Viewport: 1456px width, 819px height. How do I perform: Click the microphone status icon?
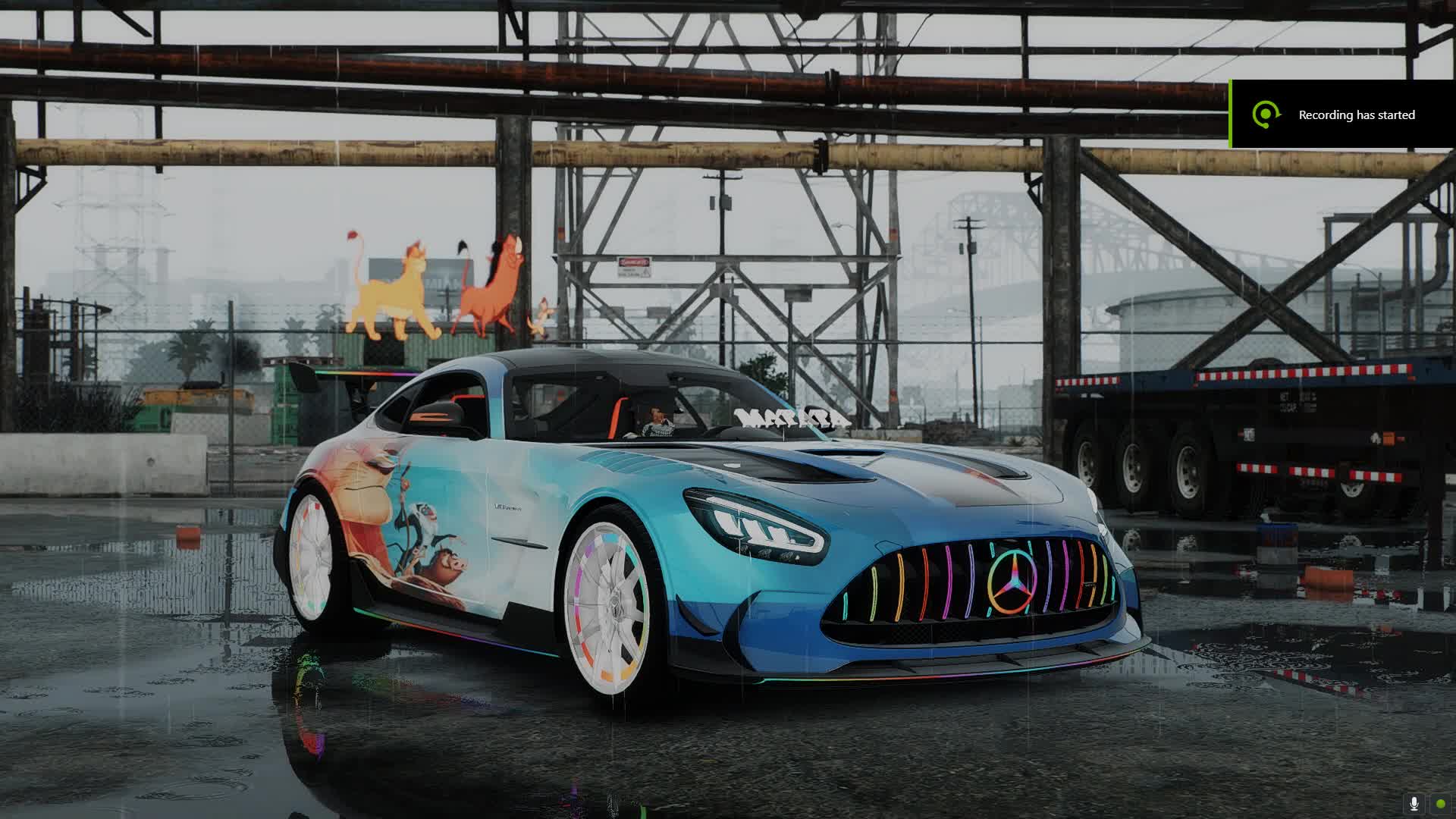[1414, 804]
